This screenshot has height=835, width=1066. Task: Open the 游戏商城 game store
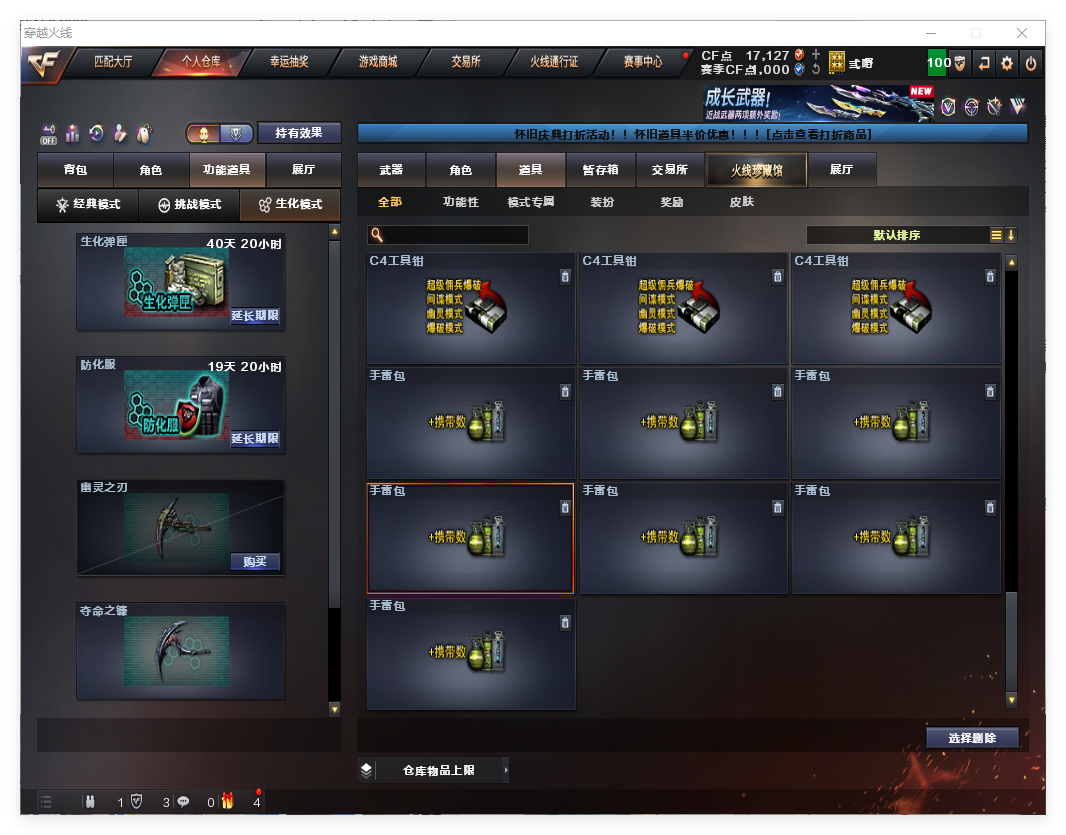[x=378, y=62]
